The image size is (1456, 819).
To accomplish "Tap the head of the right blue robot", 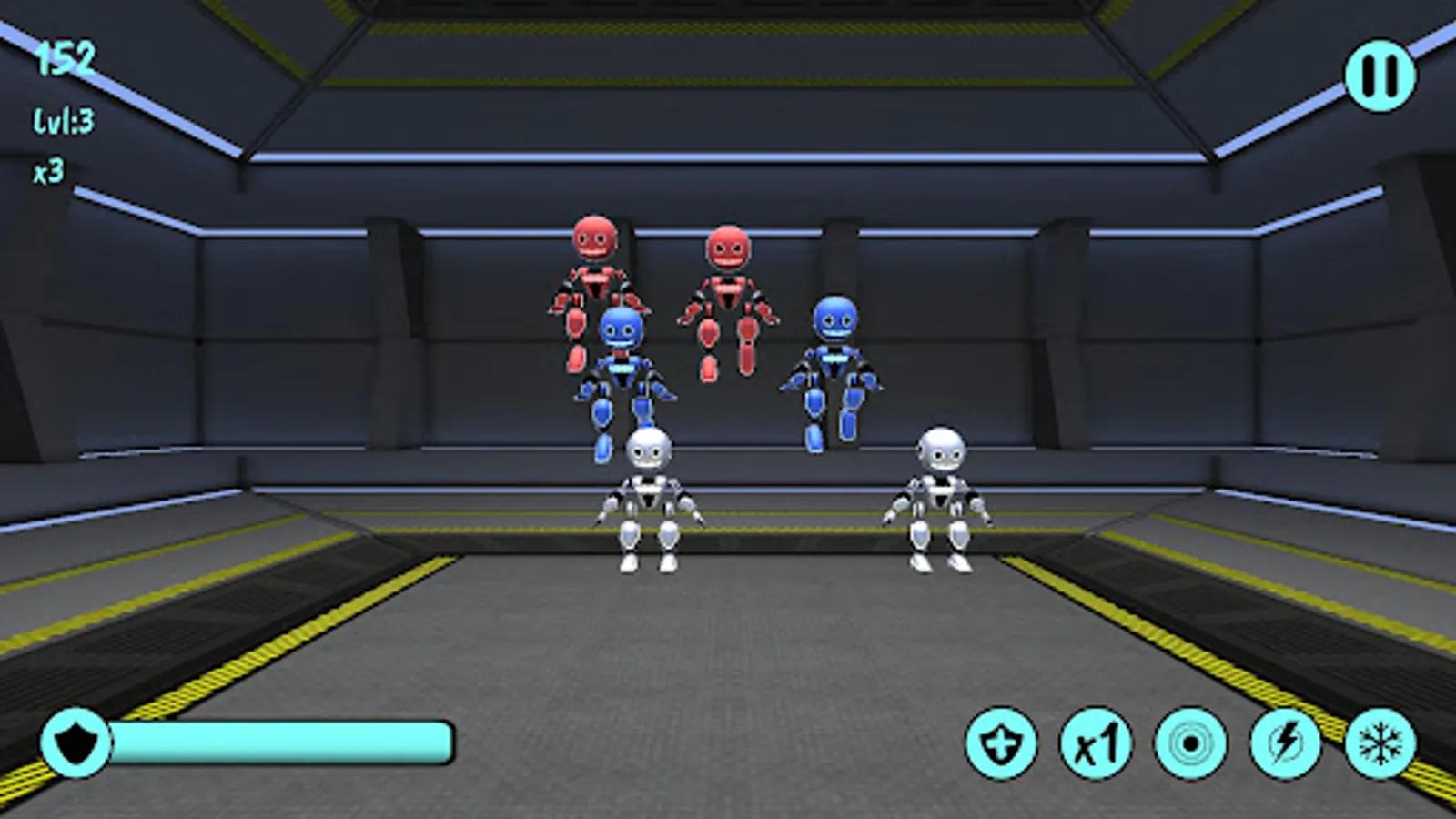I will [x=834, y=323].
